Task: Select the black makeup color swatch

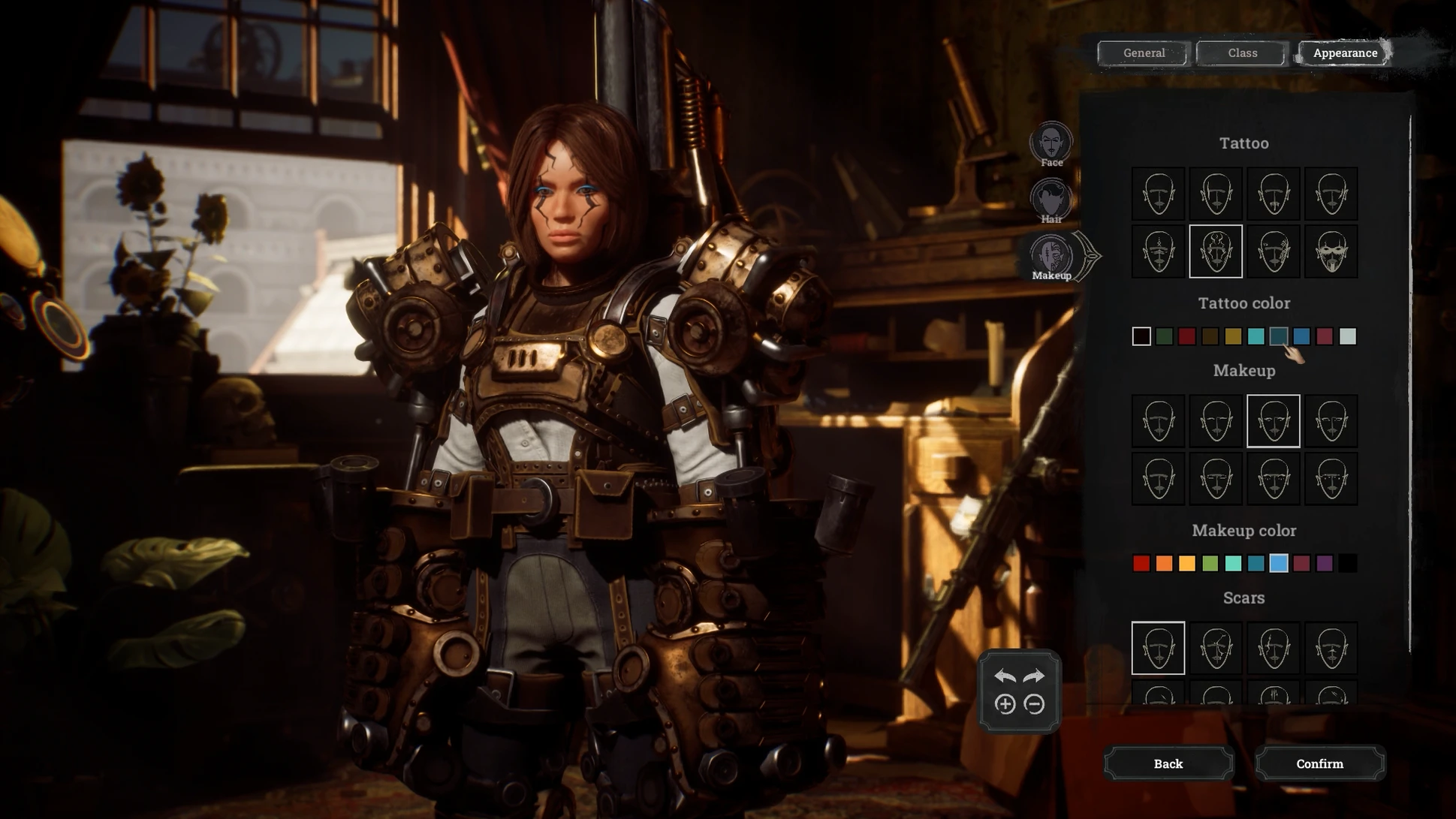Action: click(x=1348, y=564)
